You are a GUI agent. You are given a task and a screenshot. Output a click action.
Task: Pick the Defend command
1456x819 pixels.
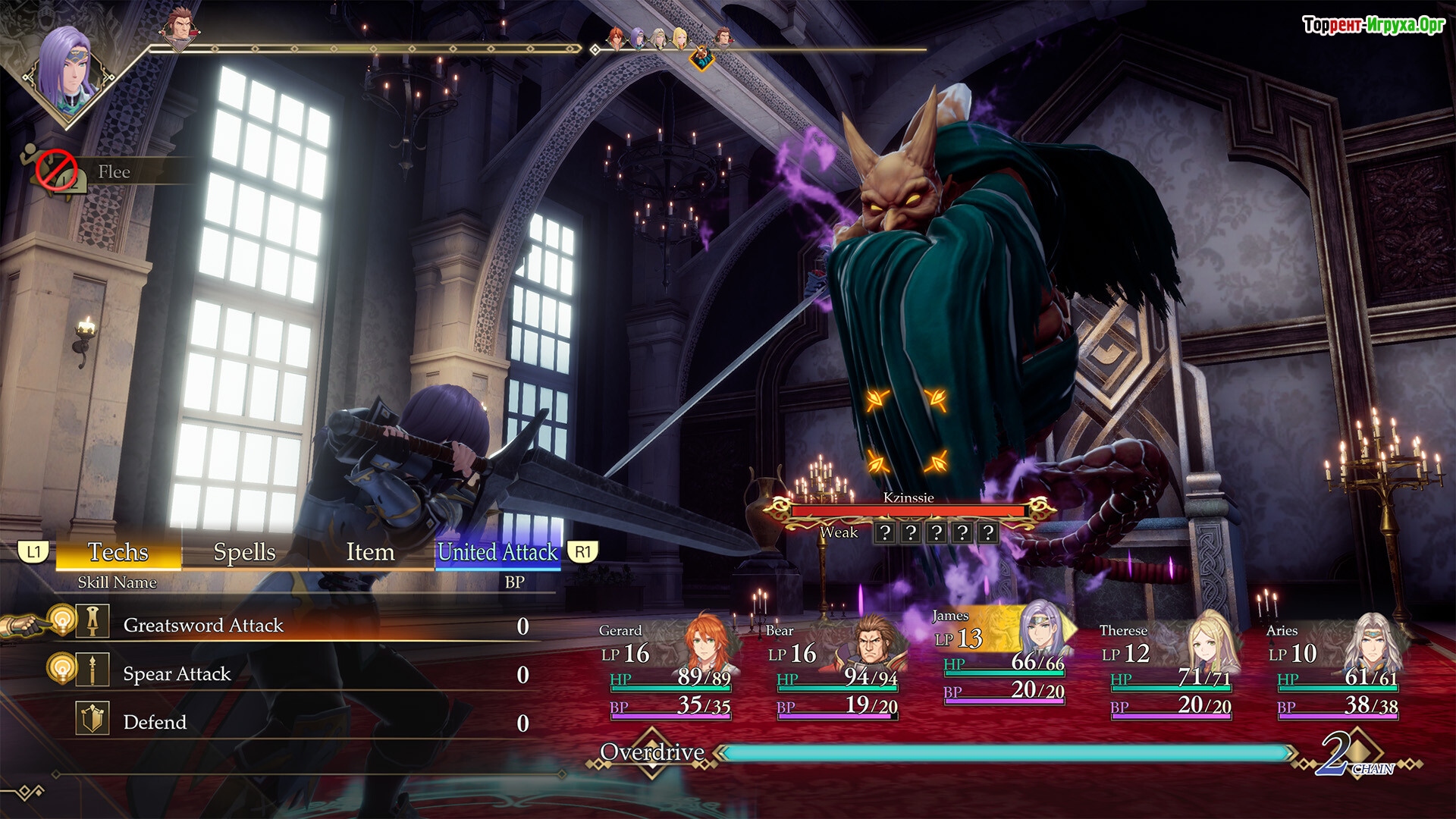pyautogui.click(x=155, y=722)
